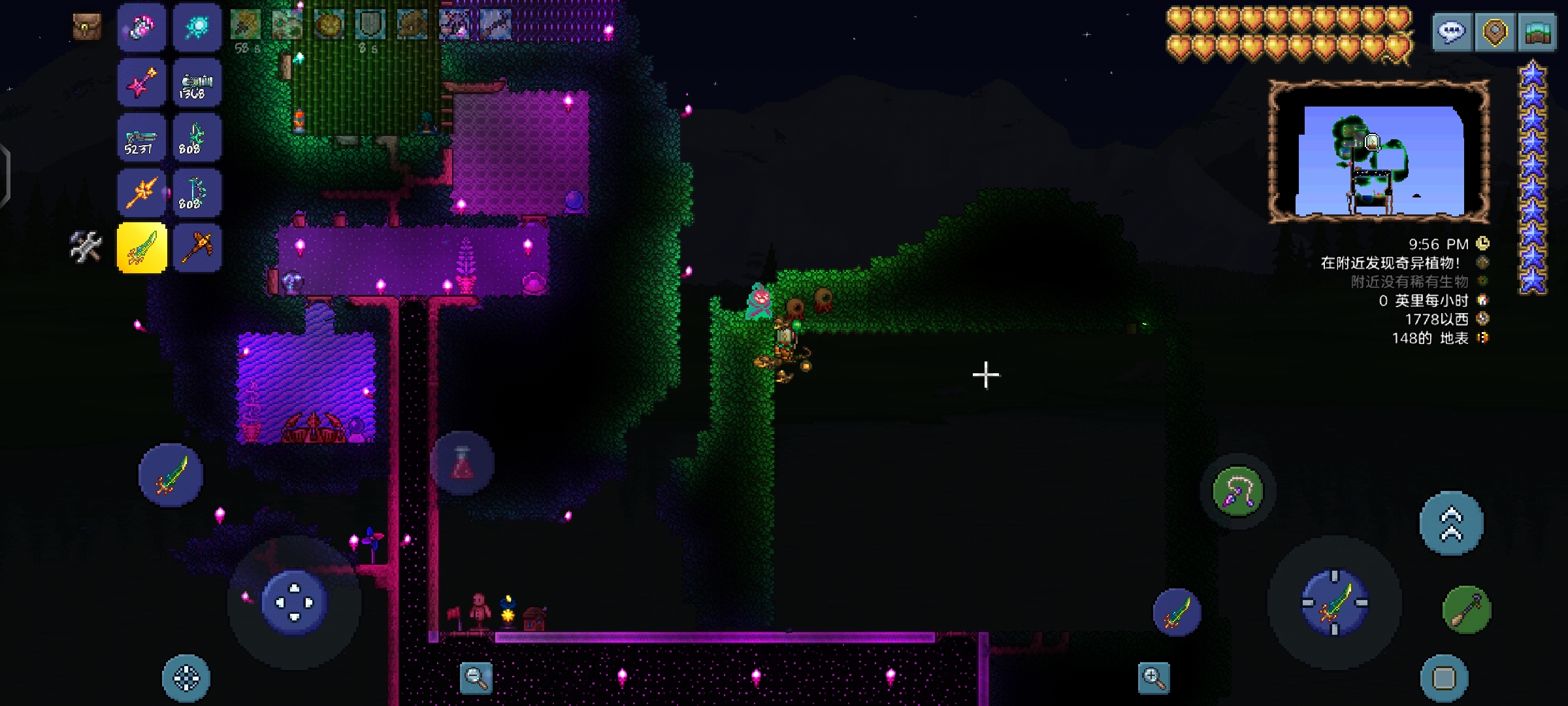1568x706 pixels.
Task: Use the red healing potion quick button
Action: [462, 463]
